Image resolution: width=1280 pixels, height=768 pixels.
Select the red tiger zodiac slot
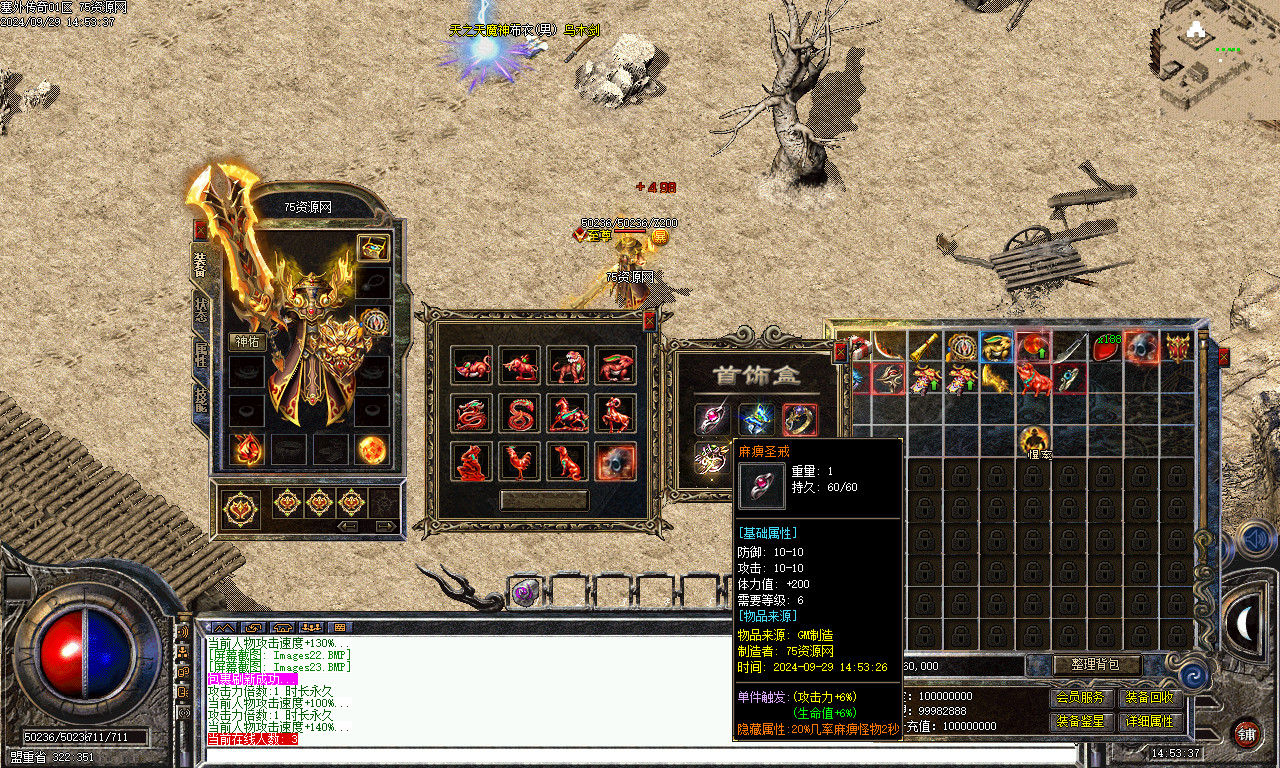click(x=567, y=366)
